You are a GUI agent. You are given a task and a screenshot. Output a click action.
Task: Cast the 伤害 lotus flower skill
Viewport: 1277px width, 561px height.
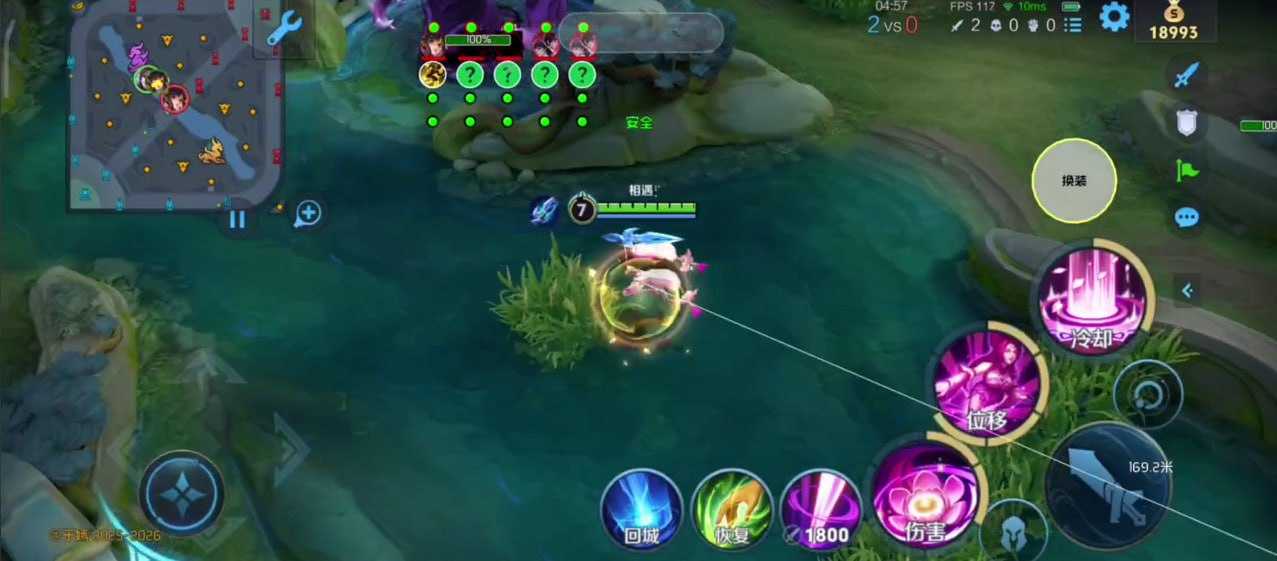[924, 494]
